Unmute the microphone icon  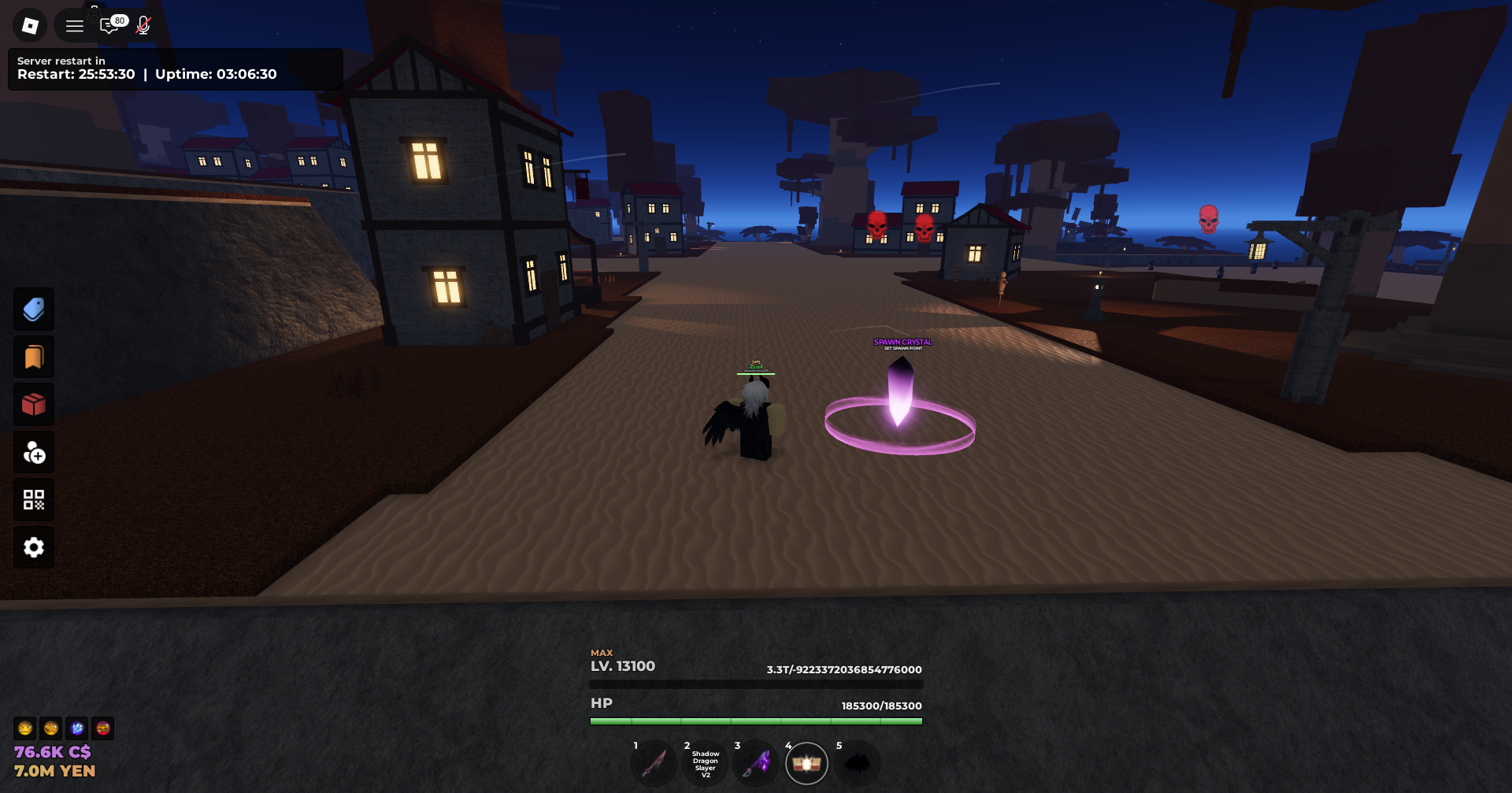coord(143,25)
